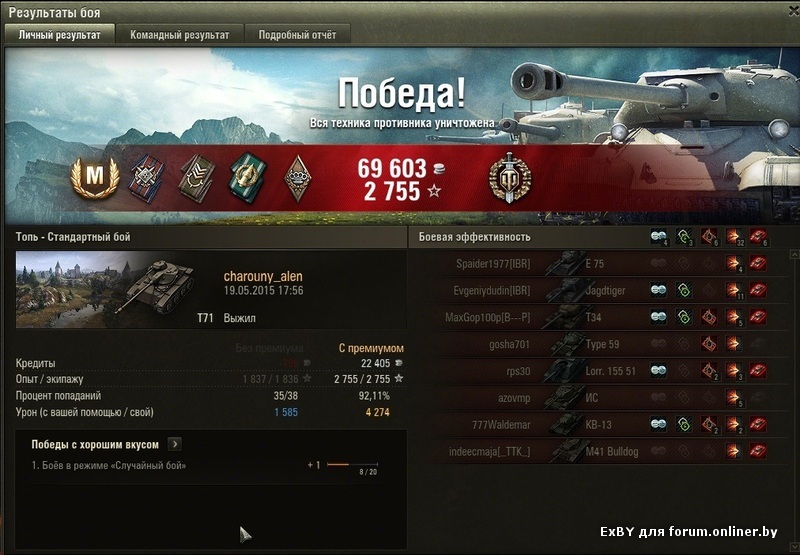Switch to the Личный результат tab
Viewport: 800px width, 555px height.
[60, 35]
